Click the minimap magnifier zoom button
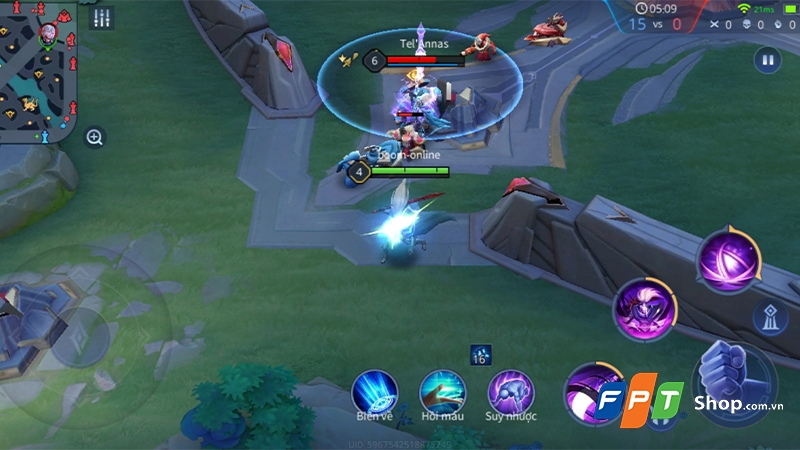This screenshot has height=450, width=800. coord(95,137)
